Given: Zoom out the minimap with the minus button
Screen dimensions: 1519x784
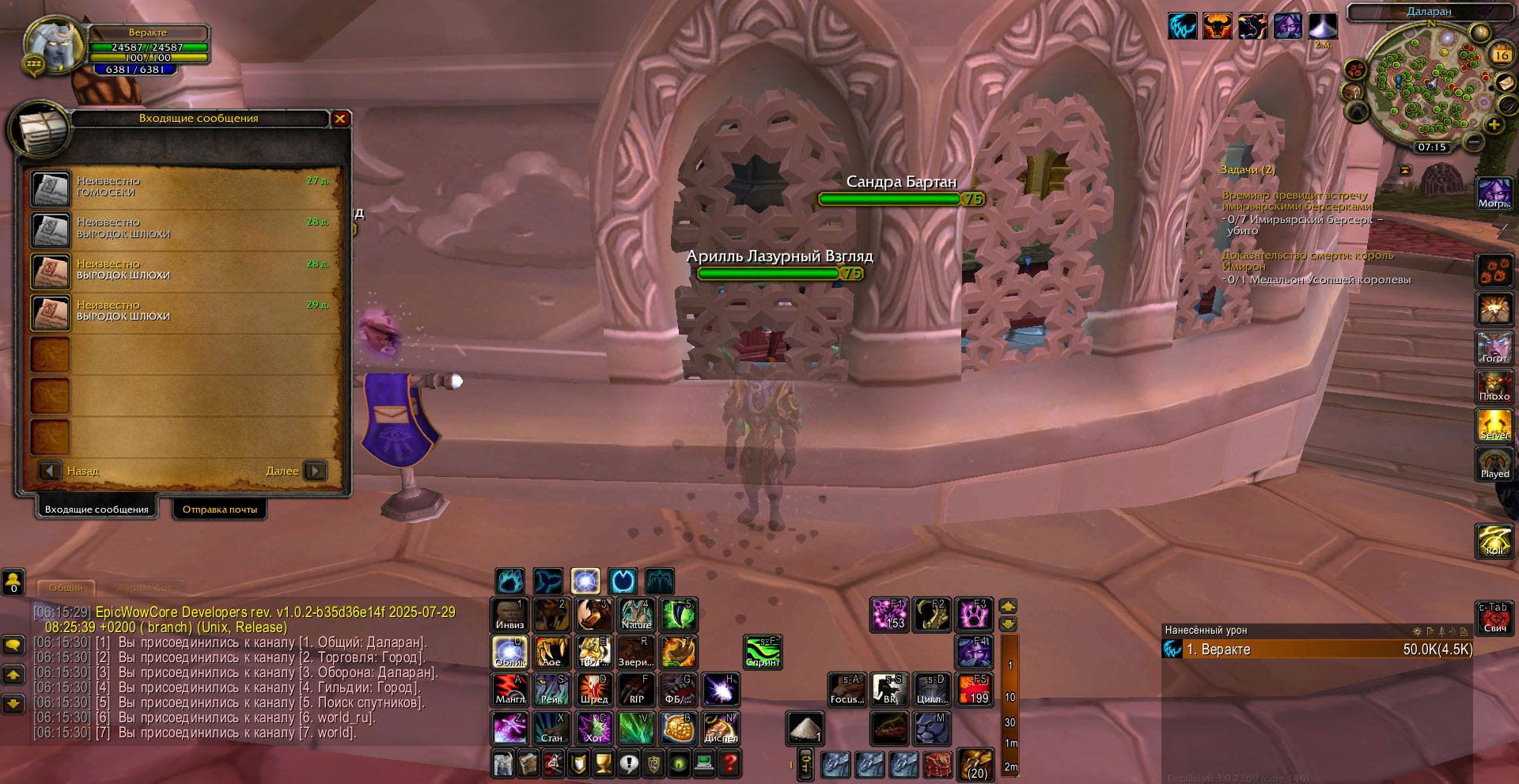Looking at the screenshot, I should [1473, 142].
